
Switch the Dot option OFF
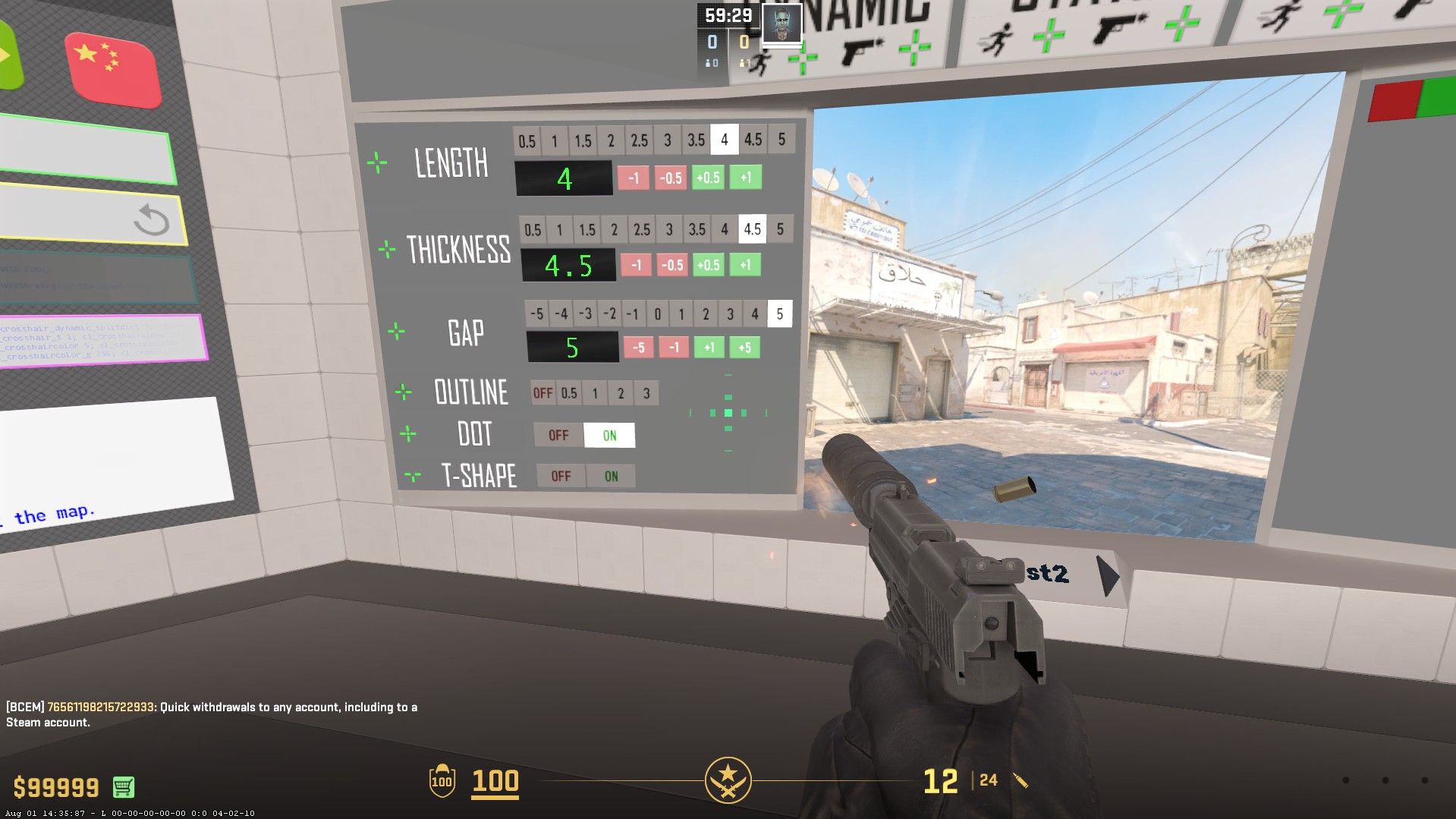pyautogui.click(x=558, y=435)
